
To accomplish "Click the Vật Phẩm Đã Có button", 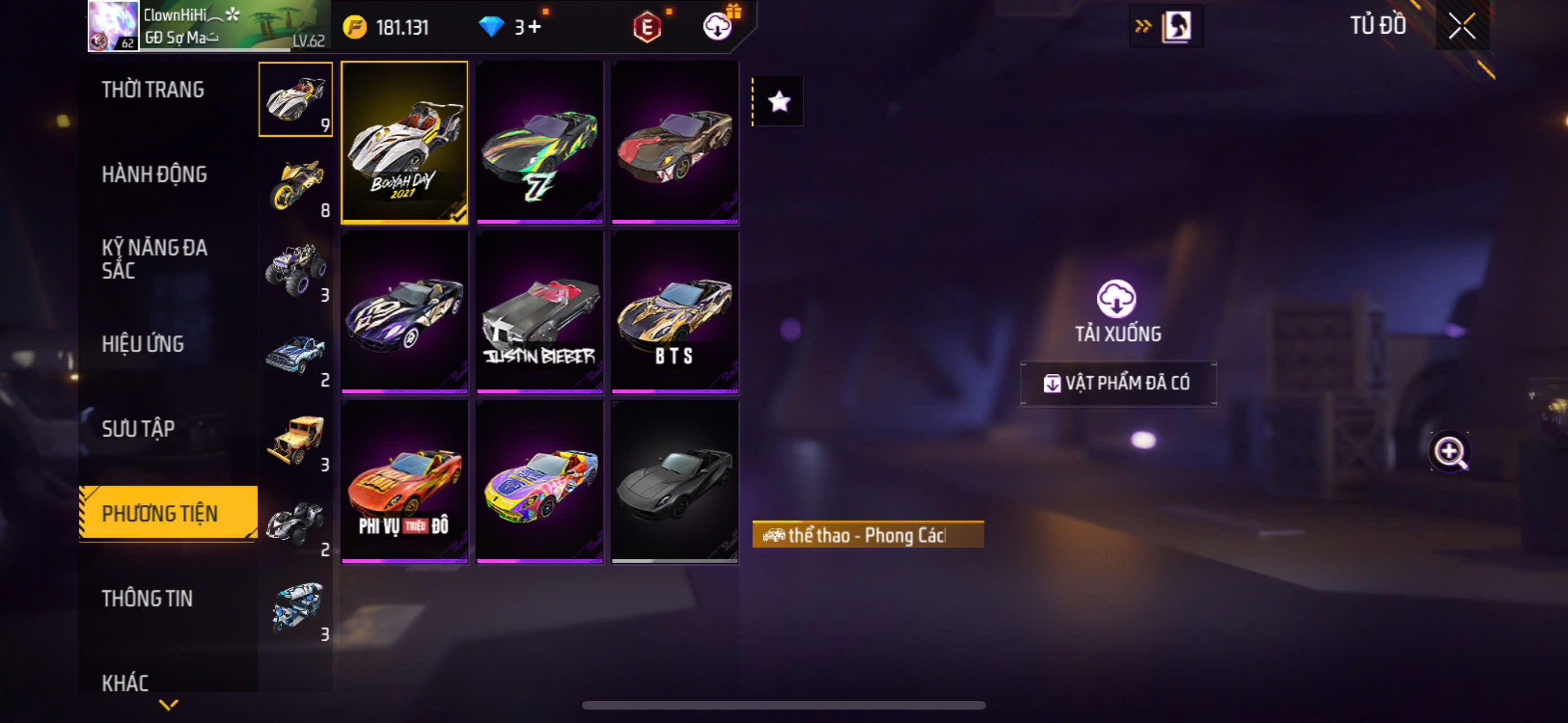I will [x=1118, y=383].
